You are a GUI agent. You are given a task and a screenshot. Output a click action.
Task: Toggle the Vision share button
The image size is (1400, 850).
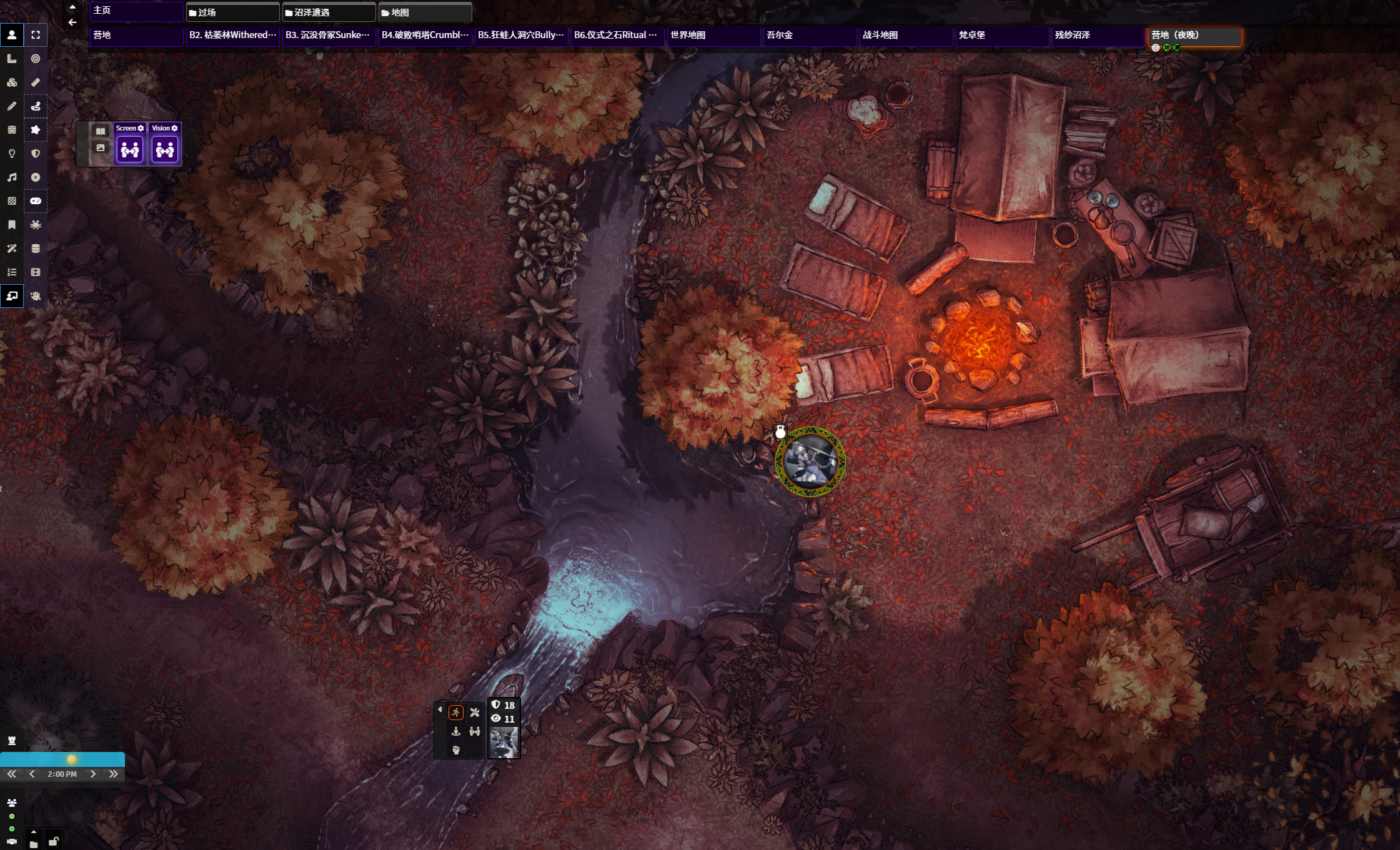[165, 150]
